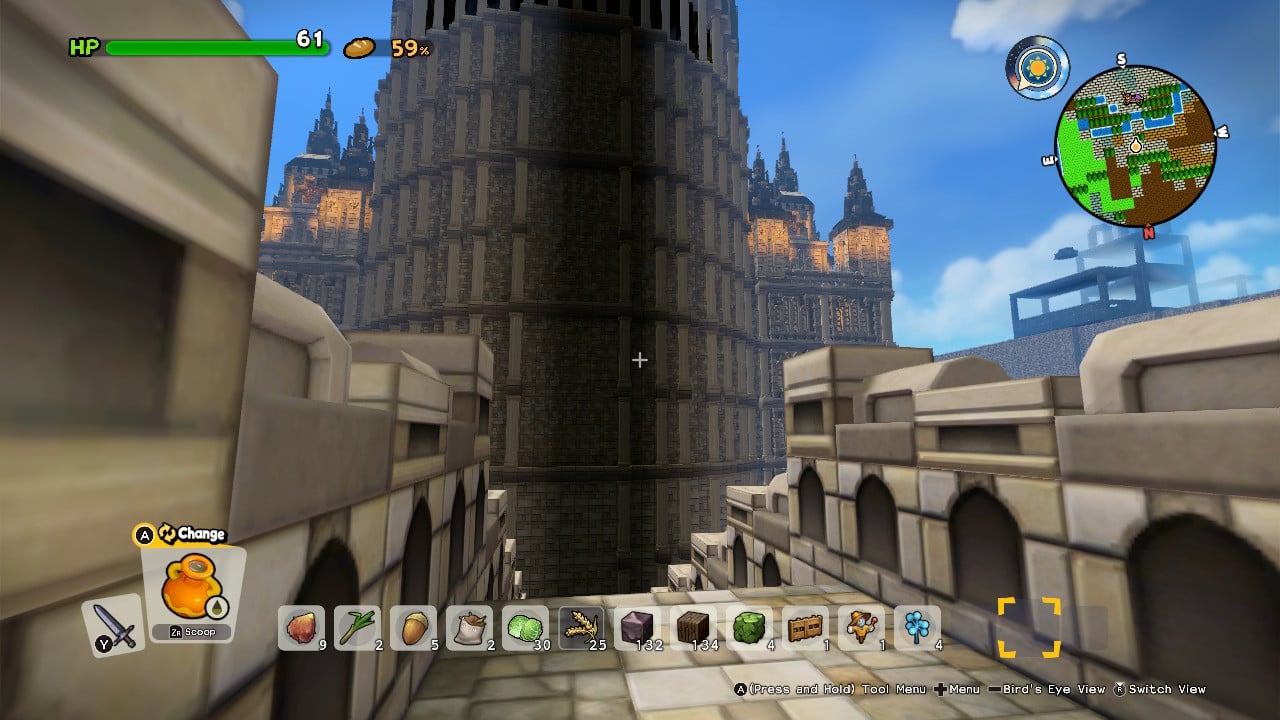Pick the wooden fence hotbar item
The image size is (1280, 720).
click(x=805, y=628)
